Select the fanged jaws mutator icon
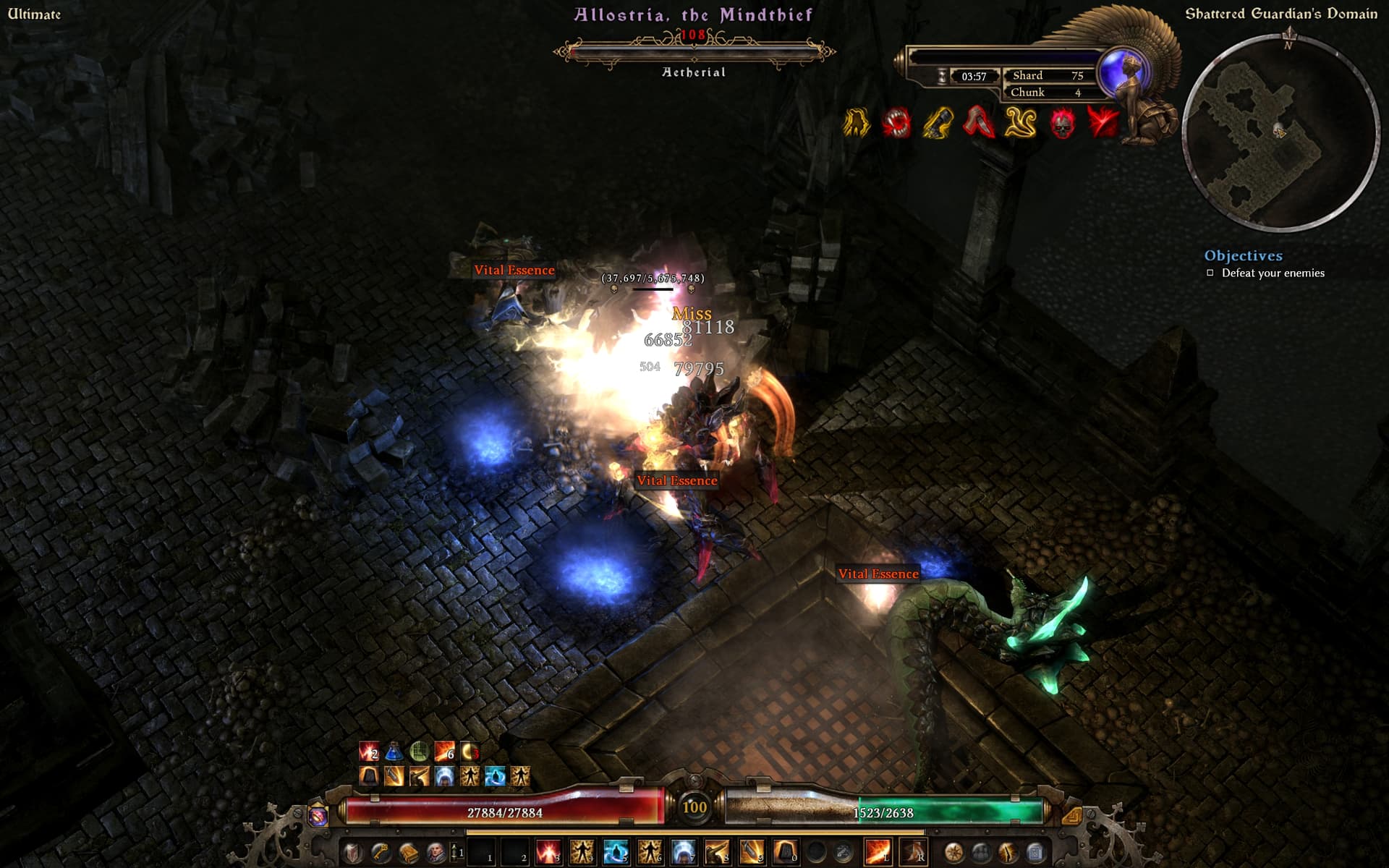Image resolution: width=1389 pixels, height=868 pixels. click(x=896, y=123)
